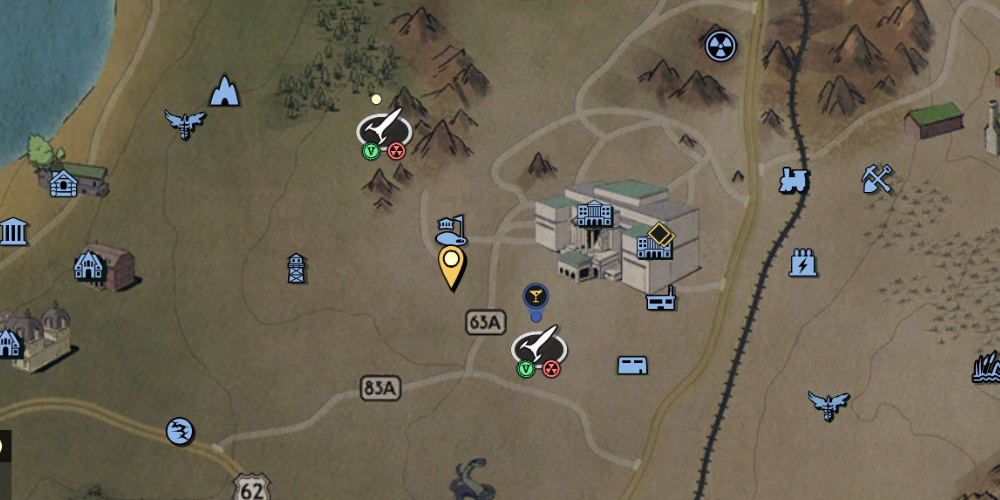The height and width of the screenshot is (500, 1000).
Task: Select the lookout tower marker
Action: 296,268
